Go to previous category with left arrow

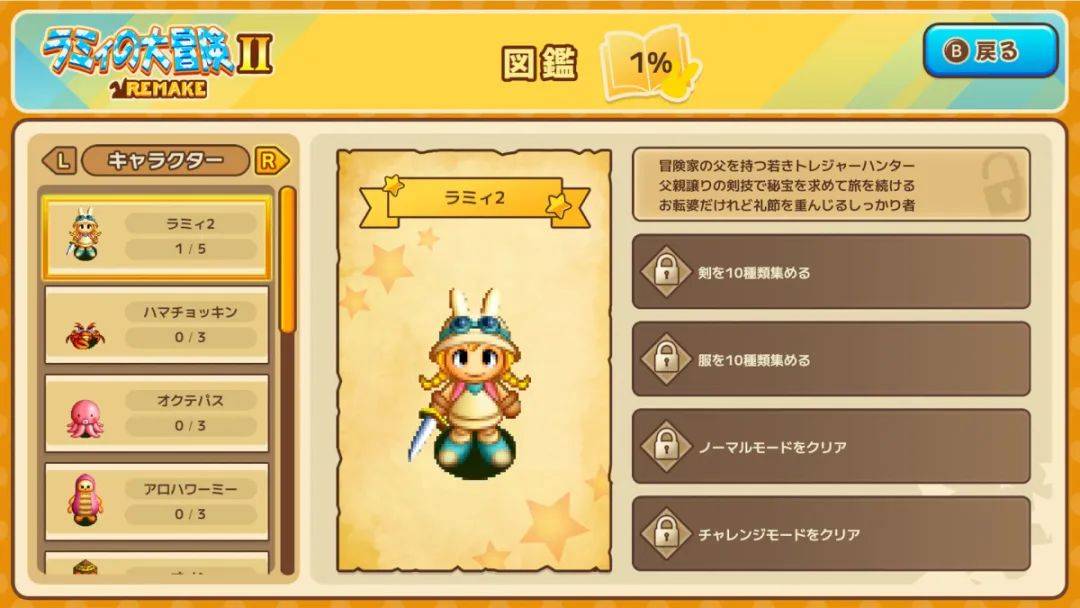pyautogui.click(x=59, y=160)
